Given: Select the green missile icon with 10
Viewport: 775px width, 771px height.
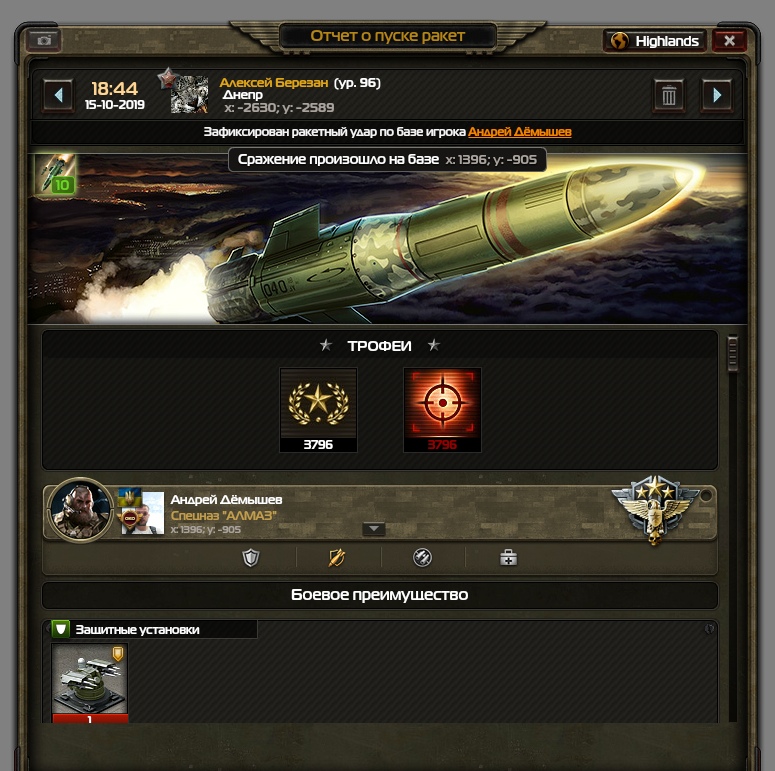Looking at the screenshot, I should tap(54, 174).
